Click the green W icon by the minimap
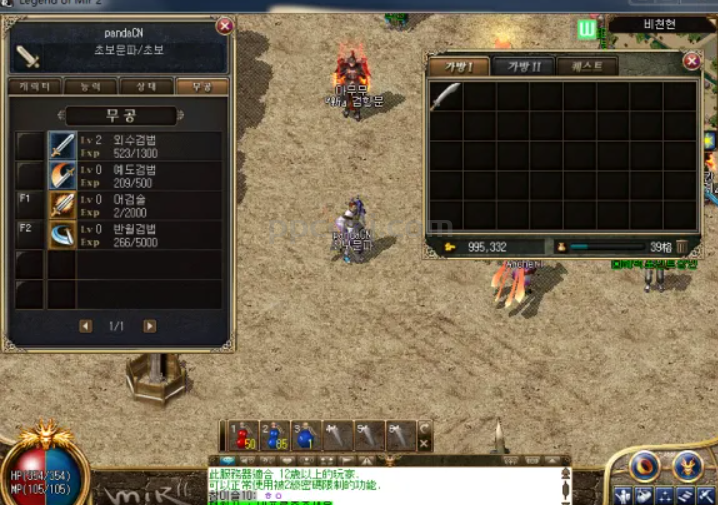718x505 pixels. [x=587, y=28]
